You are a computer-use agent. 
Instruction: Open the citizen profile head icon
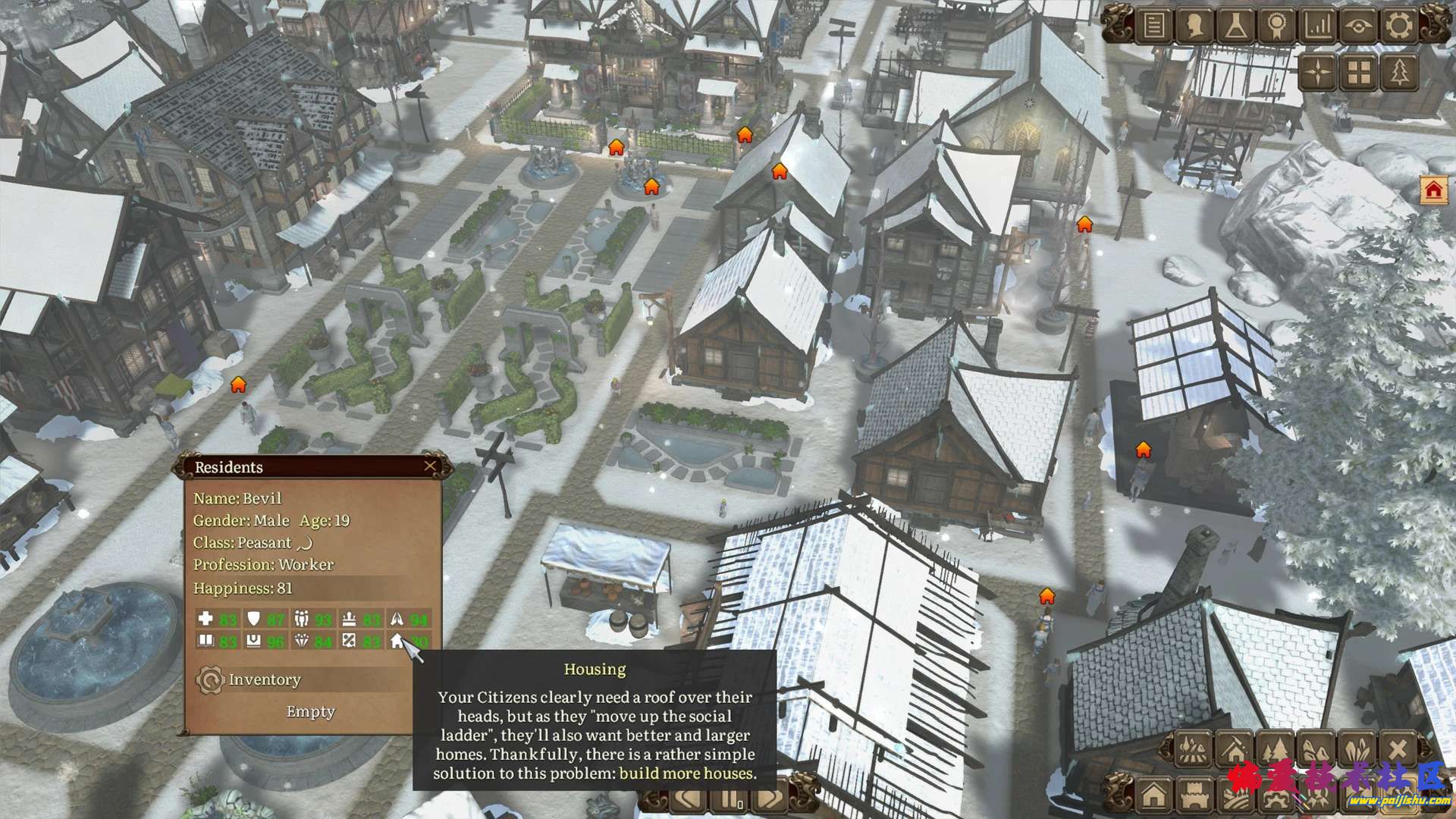pos(1194,27)
